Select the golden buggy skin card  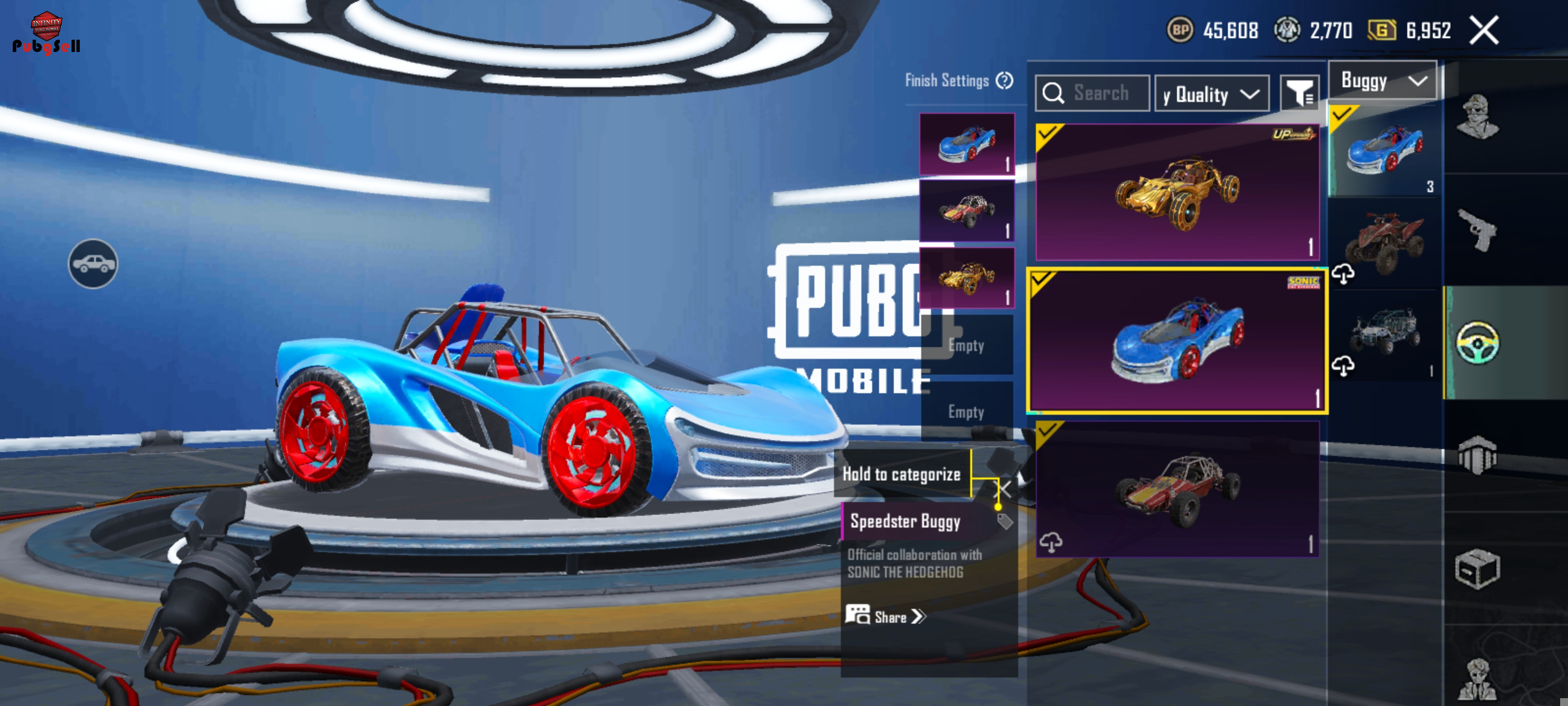(x=1176, y=192)
